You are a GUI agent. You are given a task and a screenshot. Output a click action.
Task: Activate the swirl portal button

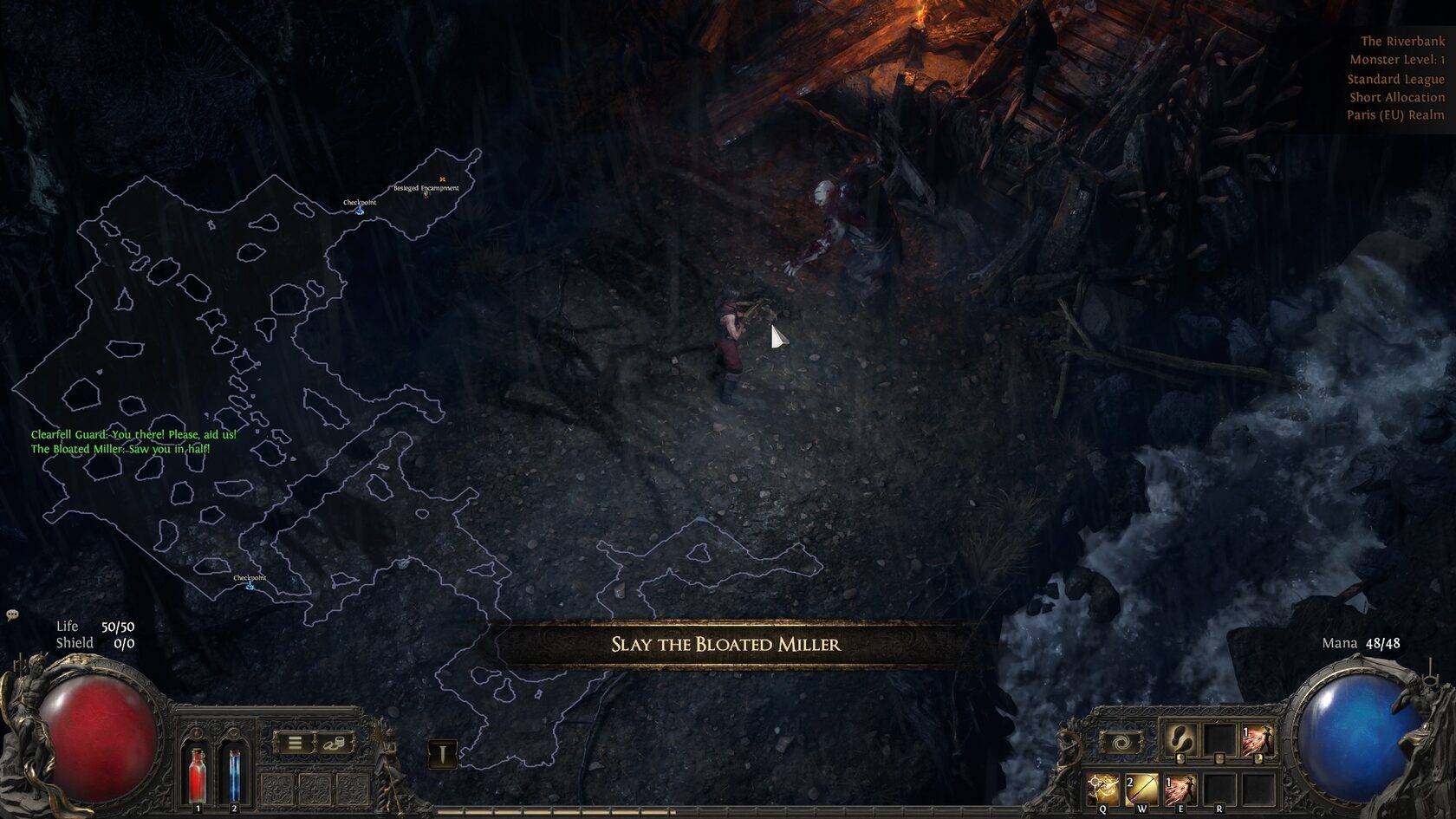[x=1121, y=743]
